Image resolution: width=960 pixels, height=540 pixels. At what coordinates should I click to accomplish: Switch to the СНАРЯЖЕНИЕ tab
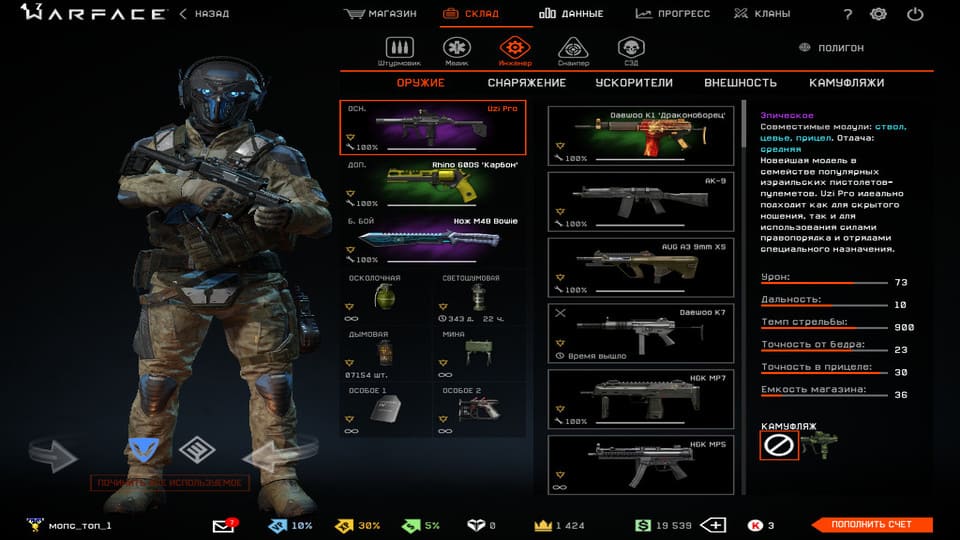coord(526,83)
